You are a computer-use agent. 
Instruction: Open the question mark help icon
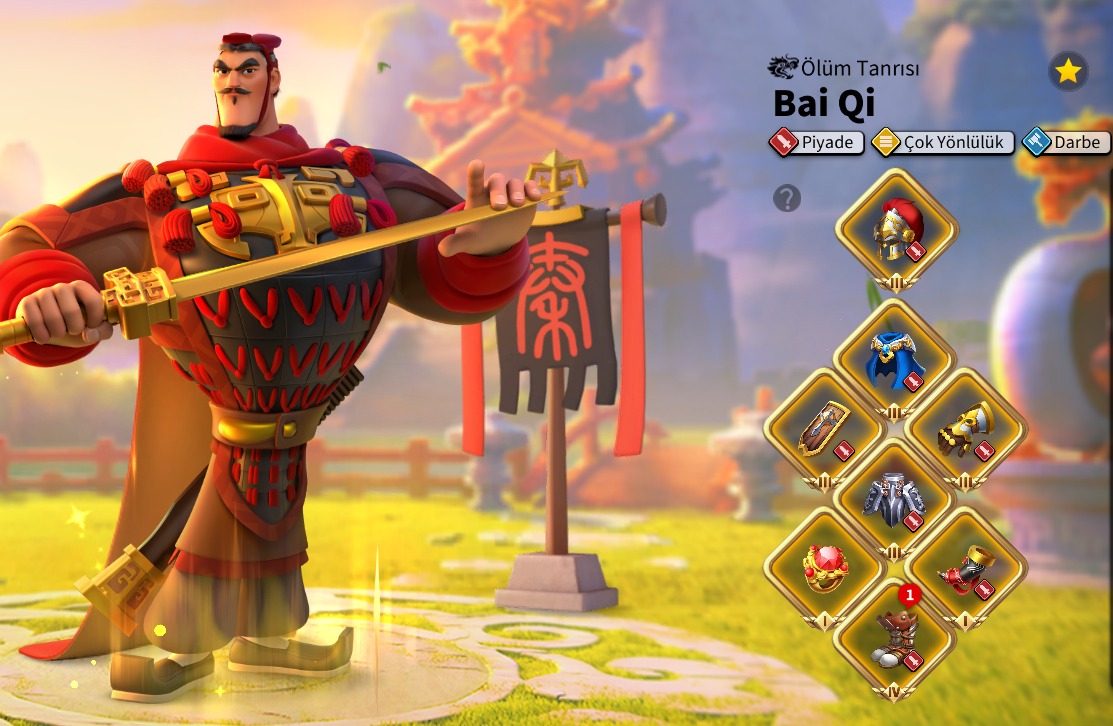tap(787, 198)
